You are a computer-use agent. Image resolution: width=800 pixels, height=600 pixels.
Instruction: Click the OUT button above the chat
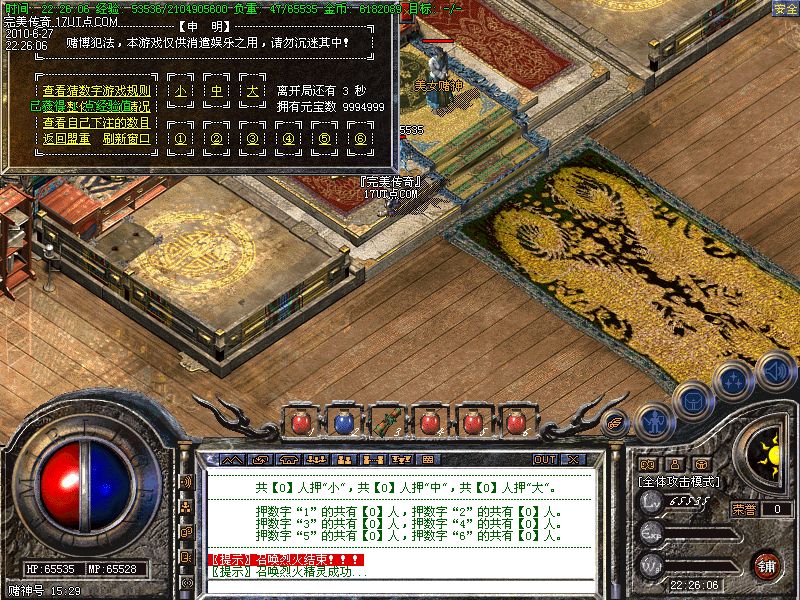point(544,459)
